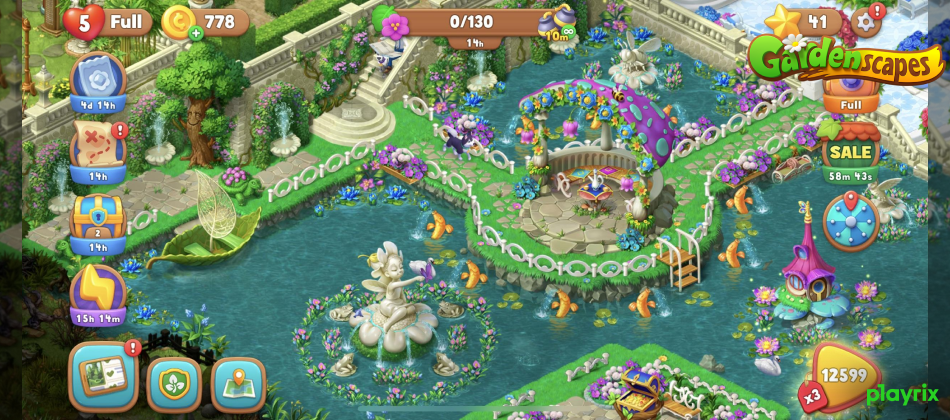Image resolution: width=950 pixels, height=420 pixels.
Task: Open the crystal tile event badge
Action: [98, 77]
